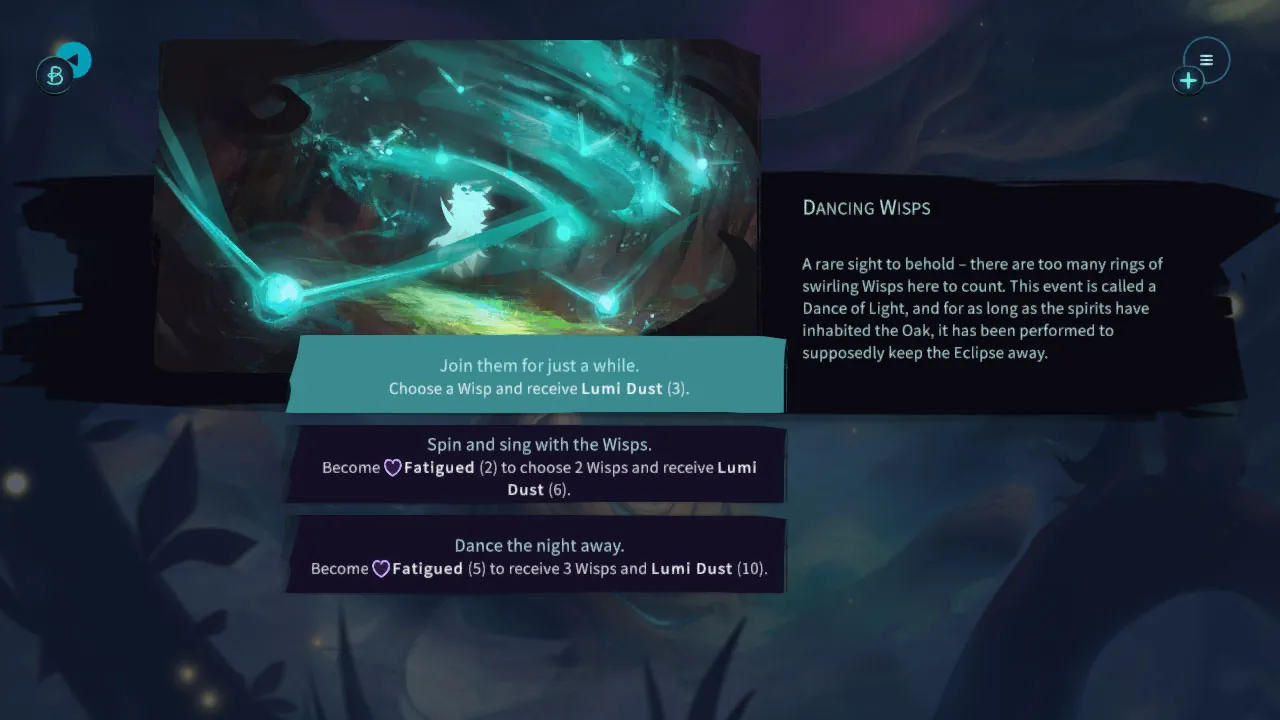Viewport: 1280px width, 720px height.
Task: Pick the 'Dance the night away' option
Action: coord(537,556)
